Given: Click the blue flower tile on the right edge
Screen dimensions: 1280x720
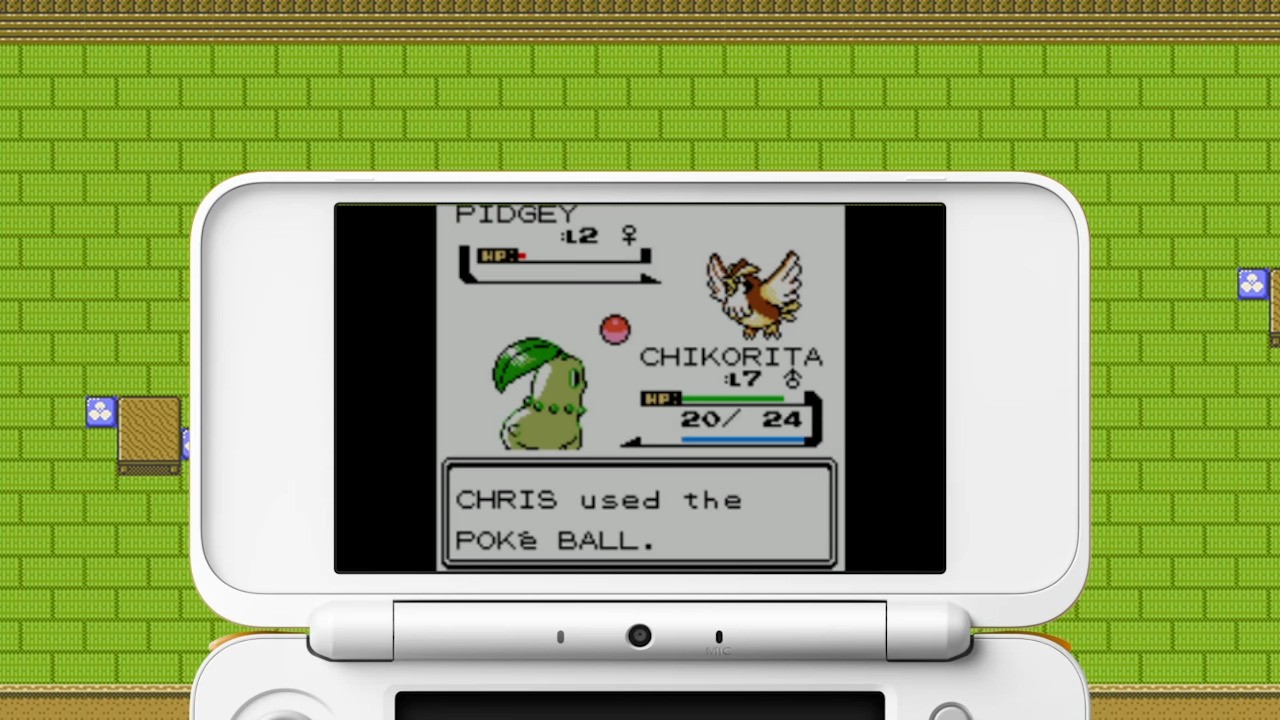Looking at the screenshot, I should point(1253,284).
